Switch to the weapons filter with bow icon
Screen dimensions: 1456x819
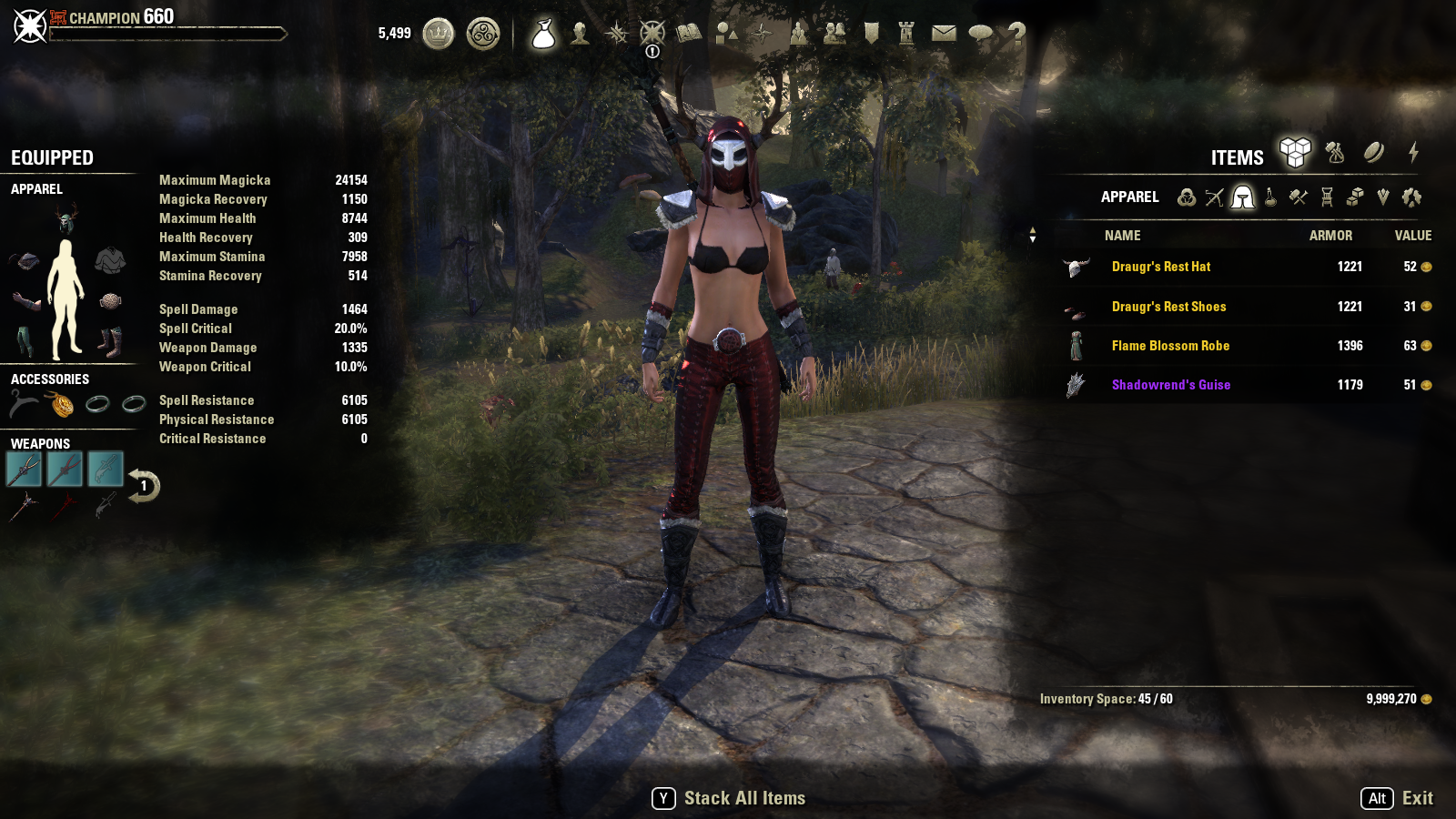1214,197
